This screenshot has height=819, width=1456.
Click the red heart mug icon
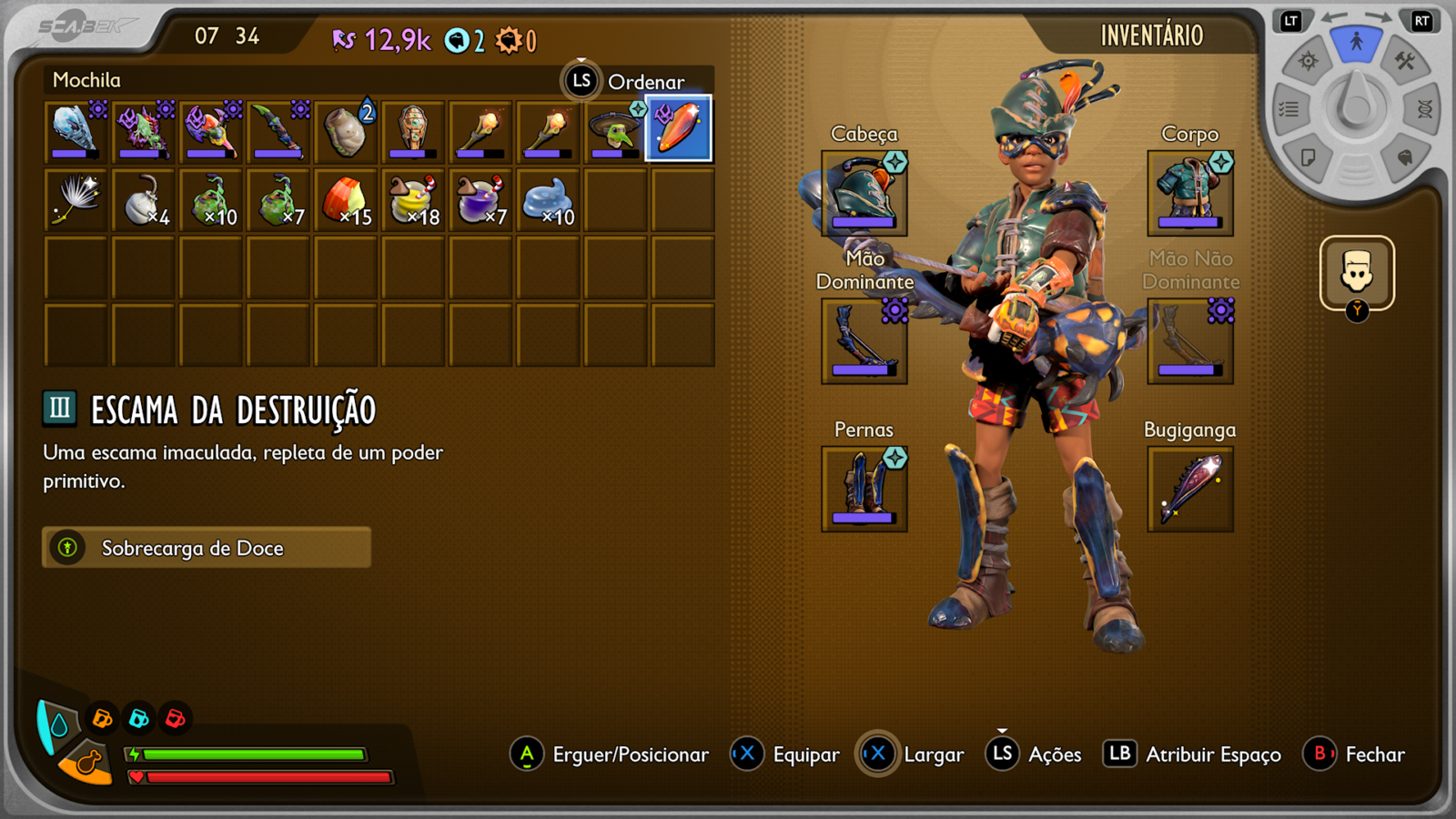[174, 719]
